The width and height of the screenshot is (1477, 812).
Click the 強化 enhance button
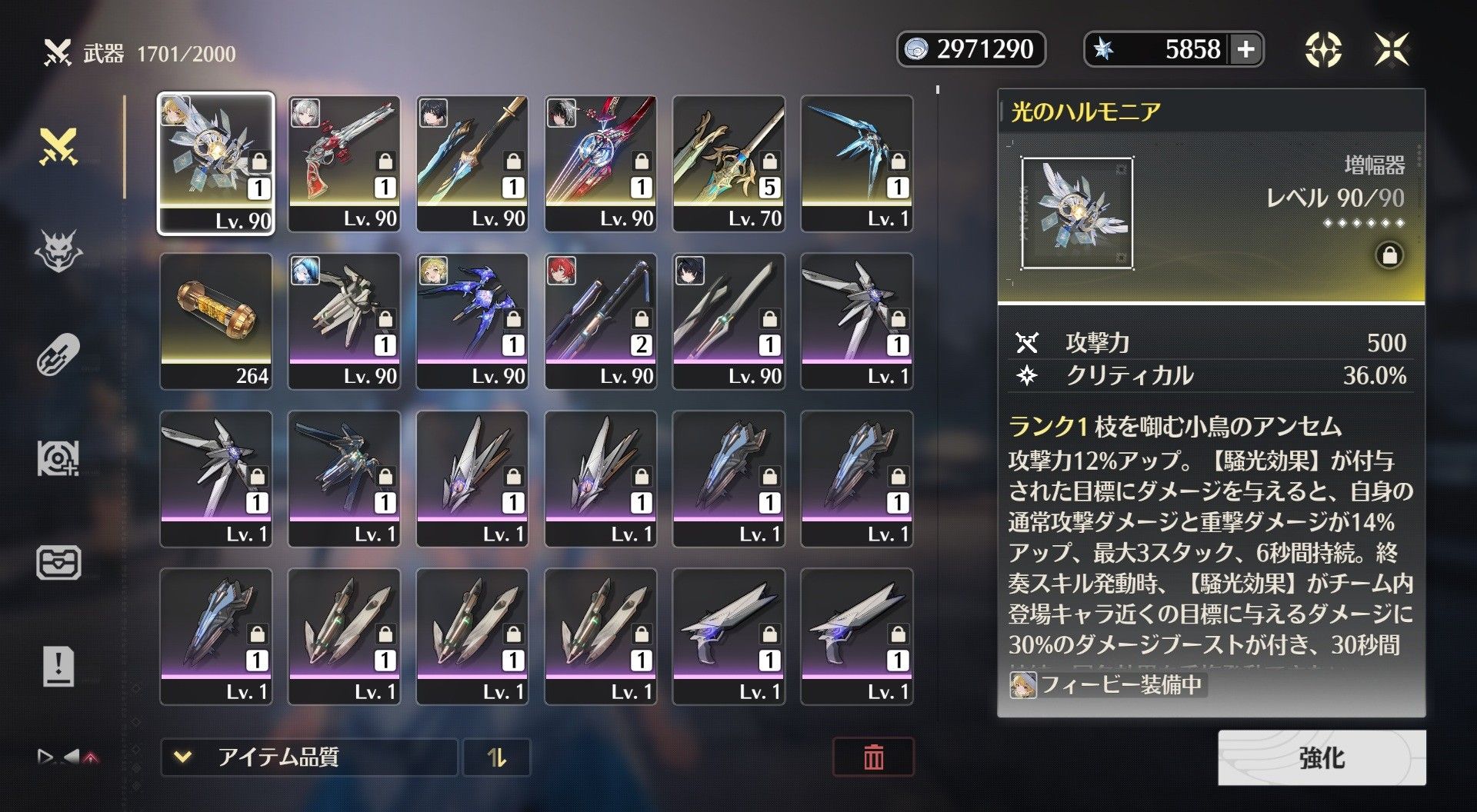point(1321,757)
